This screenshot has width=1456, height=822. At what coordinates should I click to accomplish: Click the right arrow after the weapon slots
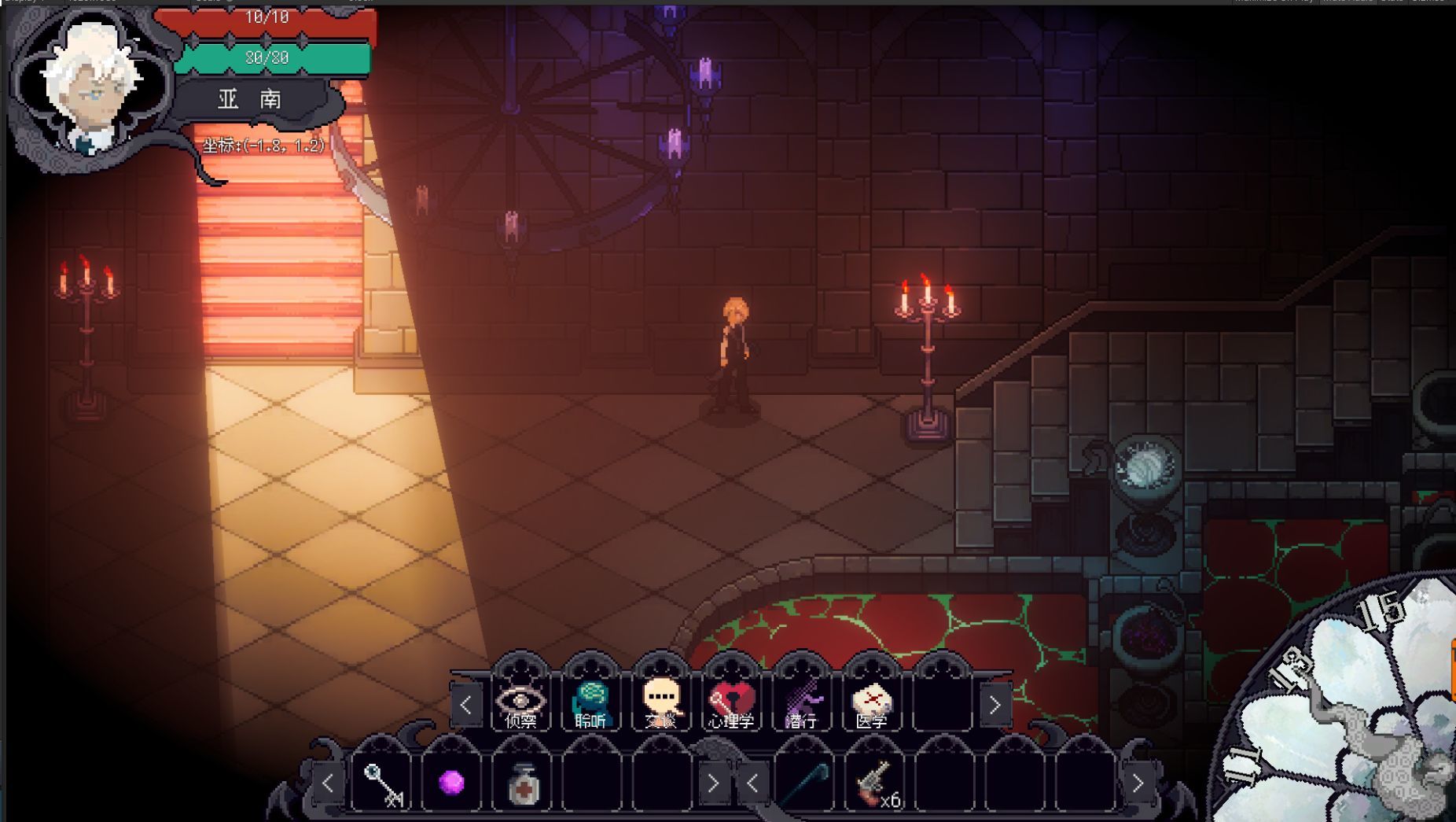[1137, 783]
